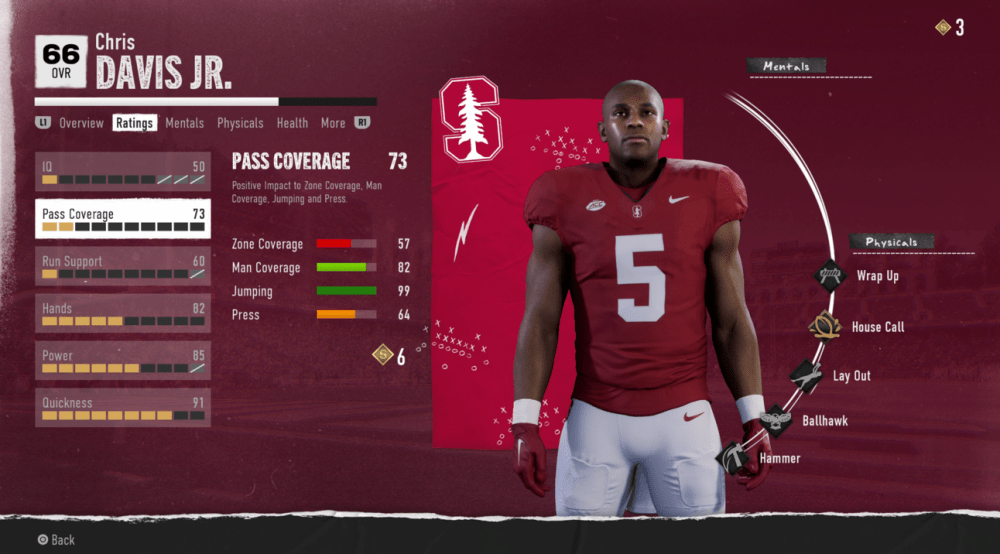Select the Run Support rating row

[x=123, y=266]
